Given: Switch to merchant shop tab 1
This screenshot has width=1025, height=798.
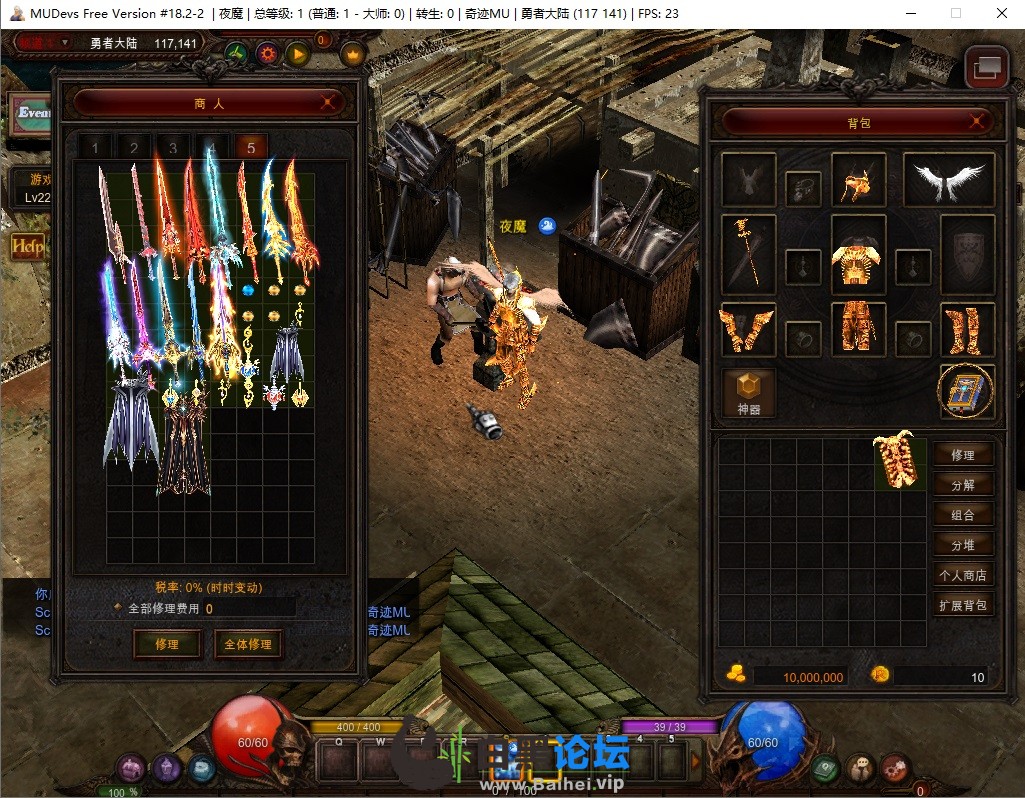Looking at the screenshot, I should click(96, 148).
